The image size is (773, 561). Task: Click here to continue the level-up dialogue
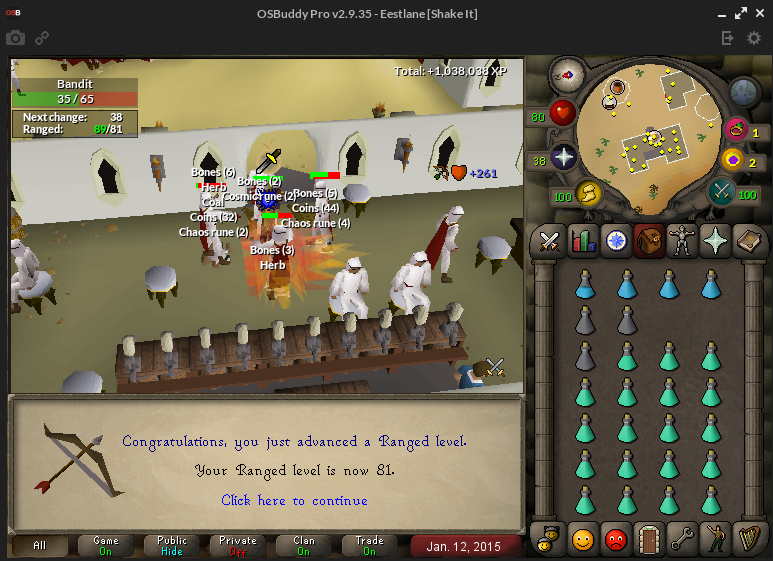(294, 500)
